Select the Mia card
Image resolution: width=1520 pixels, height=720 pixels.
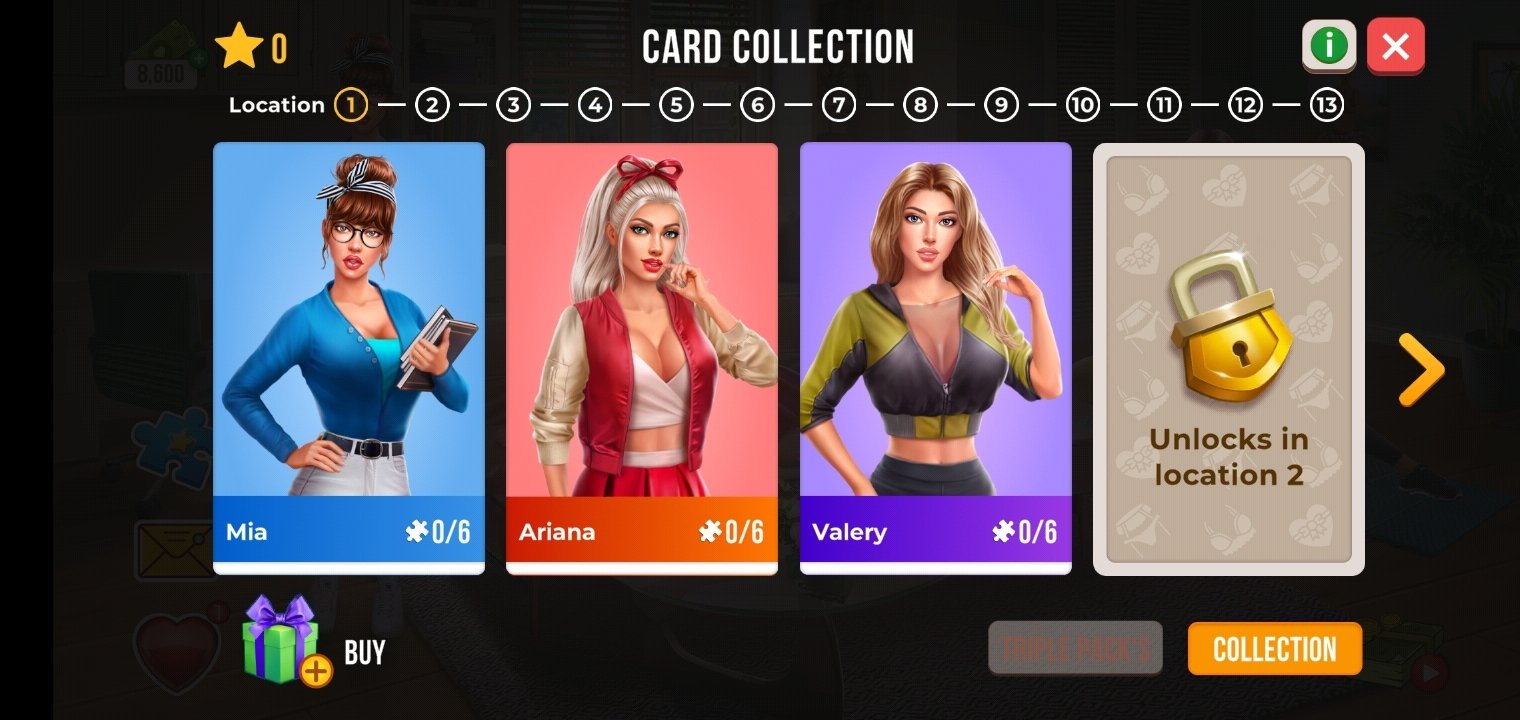point(349,358)
